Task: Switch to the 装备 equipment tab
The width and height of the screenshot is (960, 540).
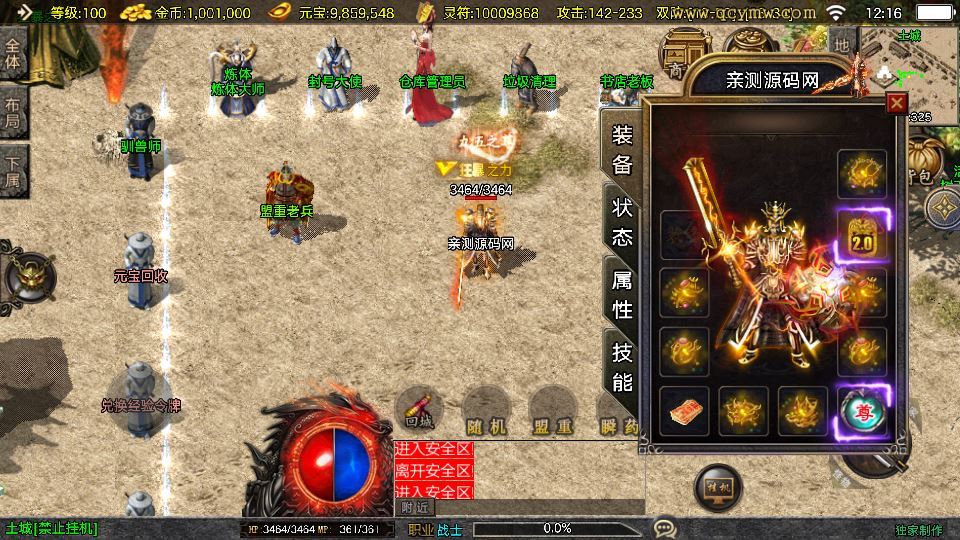Action: click(622, 150)
